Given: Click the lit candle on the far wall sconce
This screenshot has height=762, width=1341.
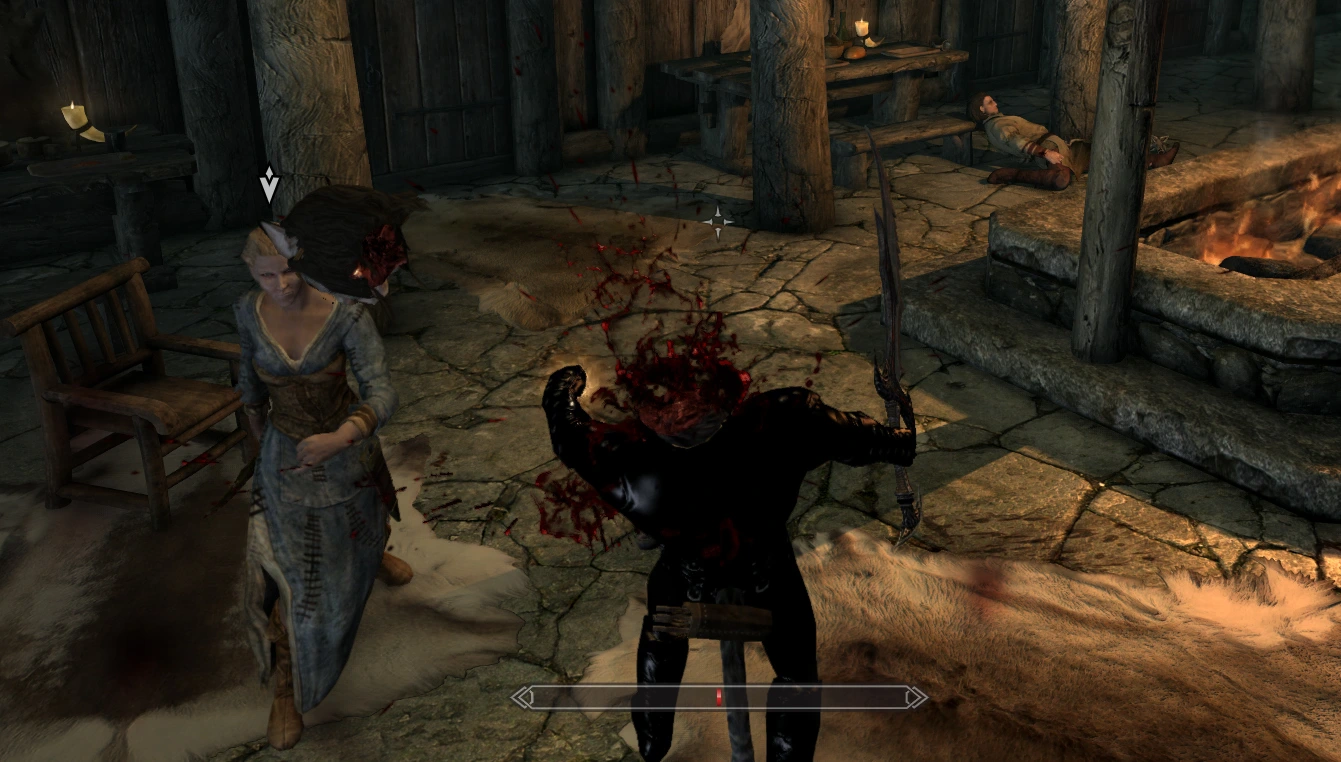Looking at the screenshot, I should (x=72, y=113).
